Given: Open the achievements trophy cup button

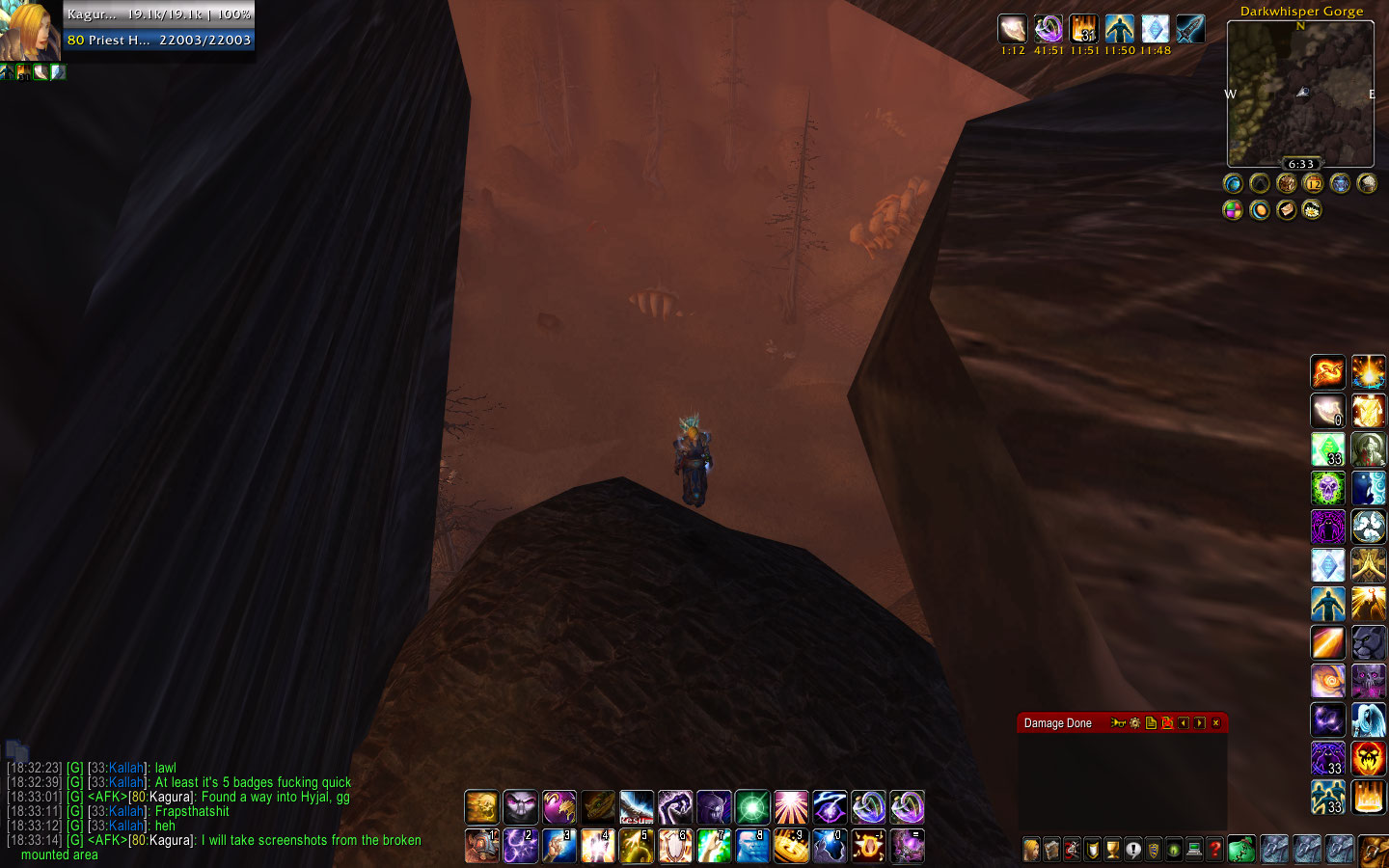Looking at the screenshot, I should pyautogui.click(x=1113, y=850).
